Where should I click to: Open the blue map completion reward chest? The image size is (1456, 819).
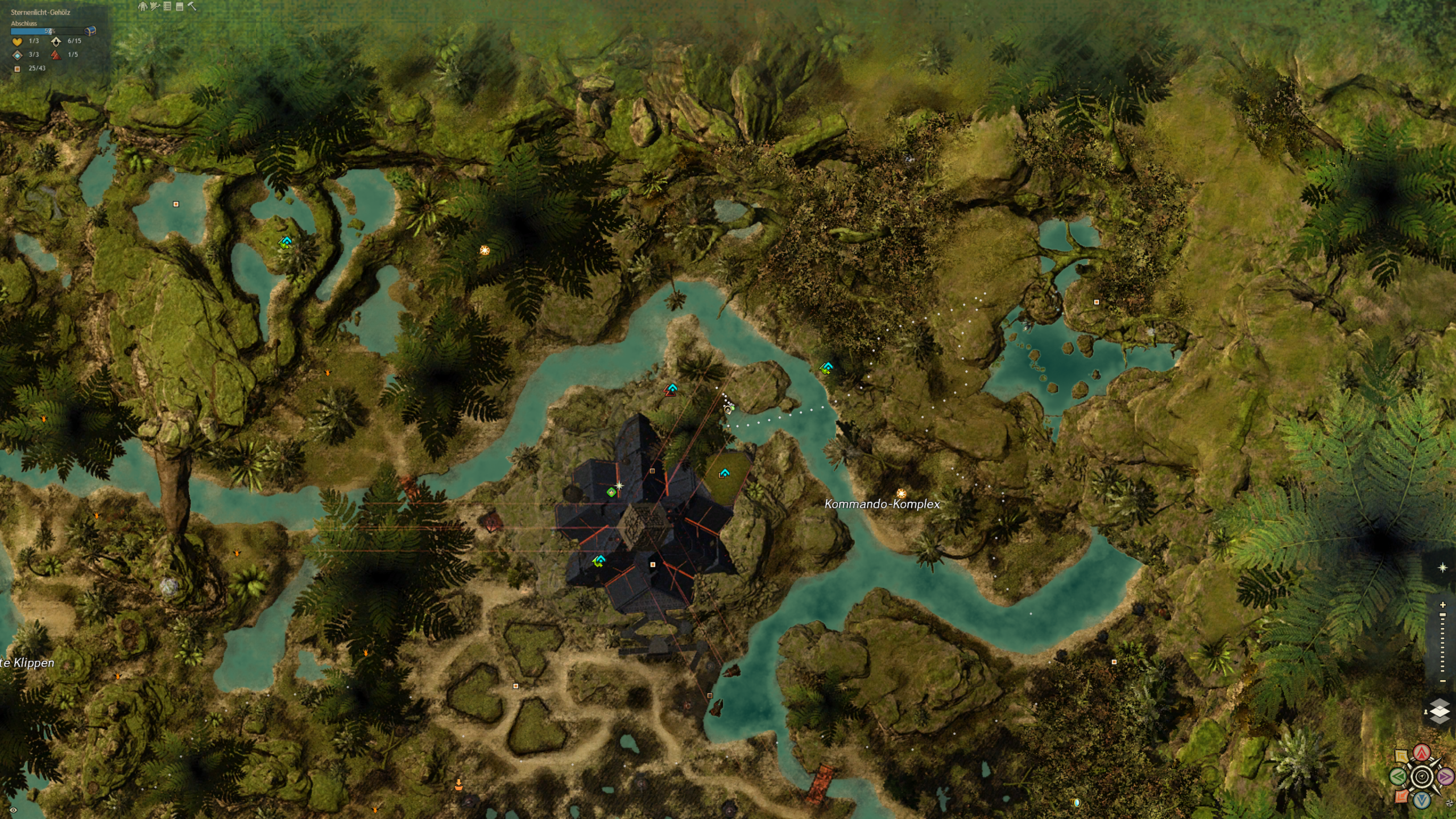90,31
